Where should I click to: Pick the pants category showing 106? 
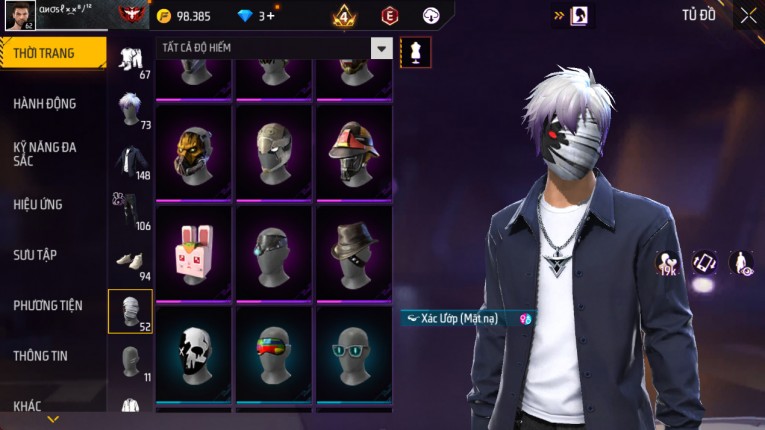tap(130, 209)
